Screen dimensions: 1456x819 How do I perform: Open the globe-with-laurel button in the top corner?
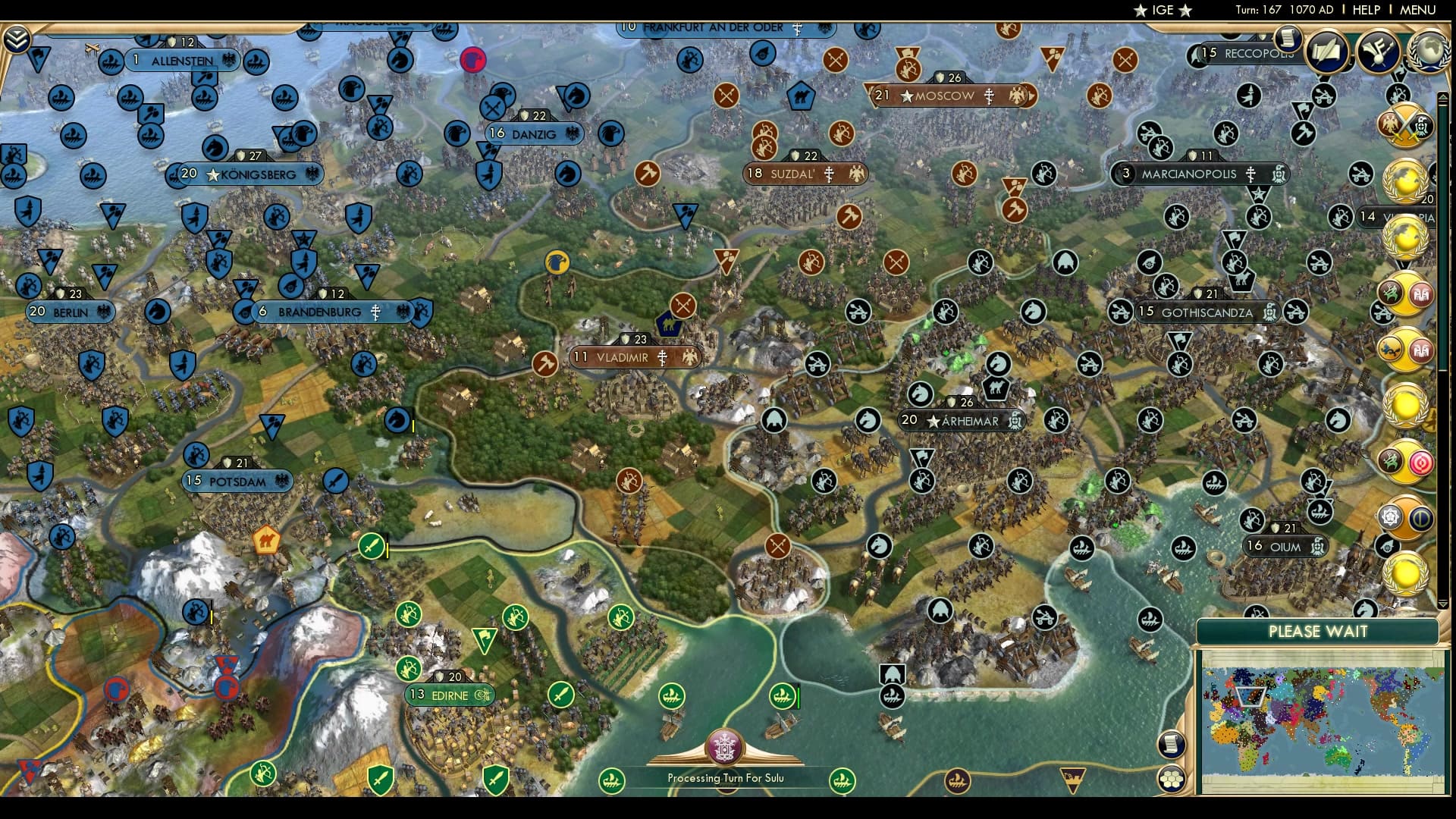(x=1429, y=52)
